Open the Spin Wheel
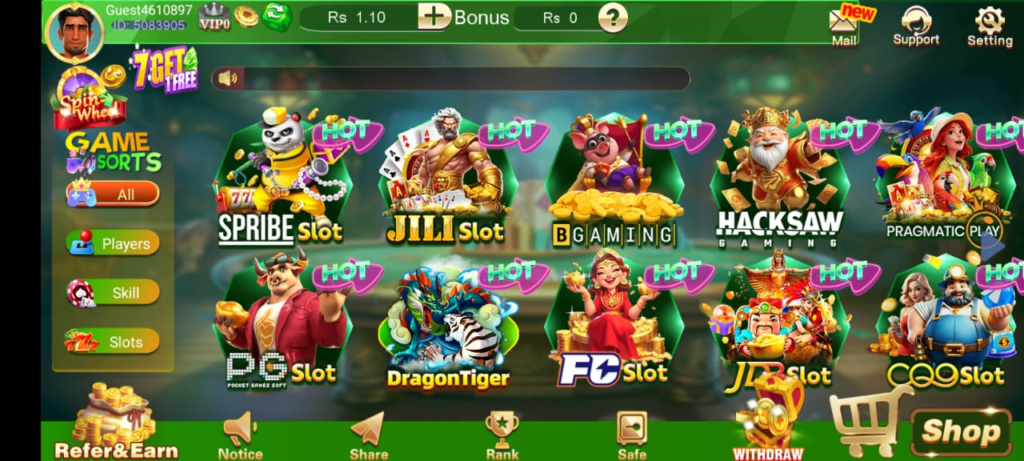 (88, 100)
